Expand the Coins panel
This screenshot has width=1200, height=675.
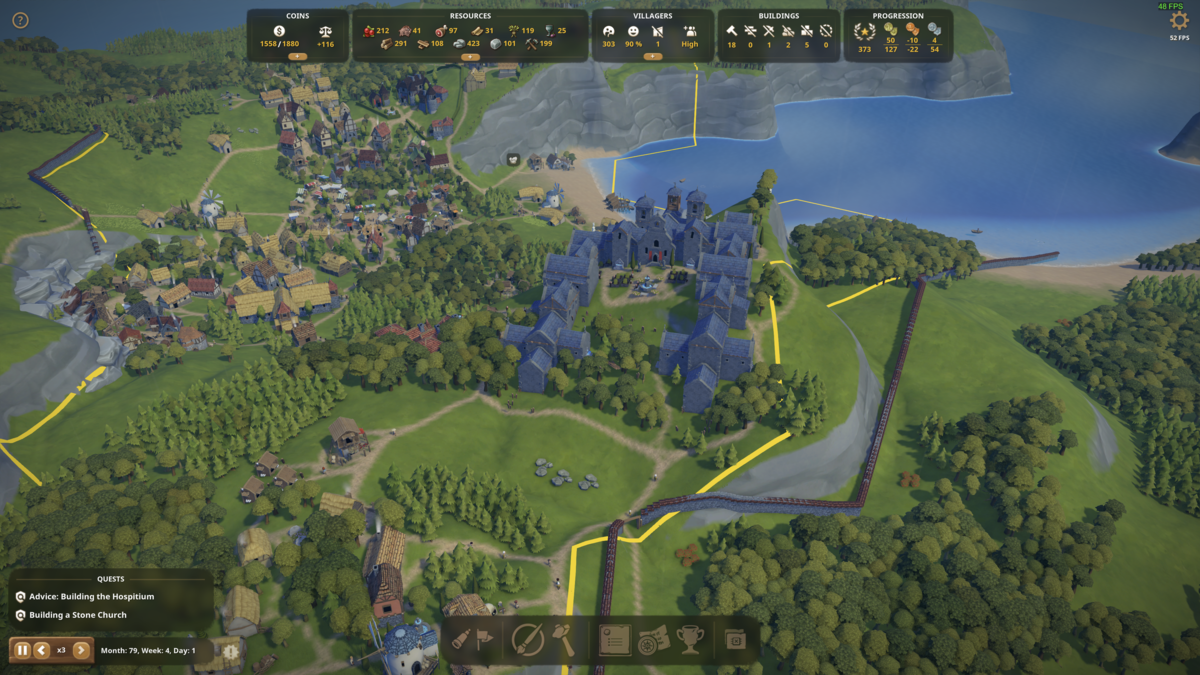297,57
